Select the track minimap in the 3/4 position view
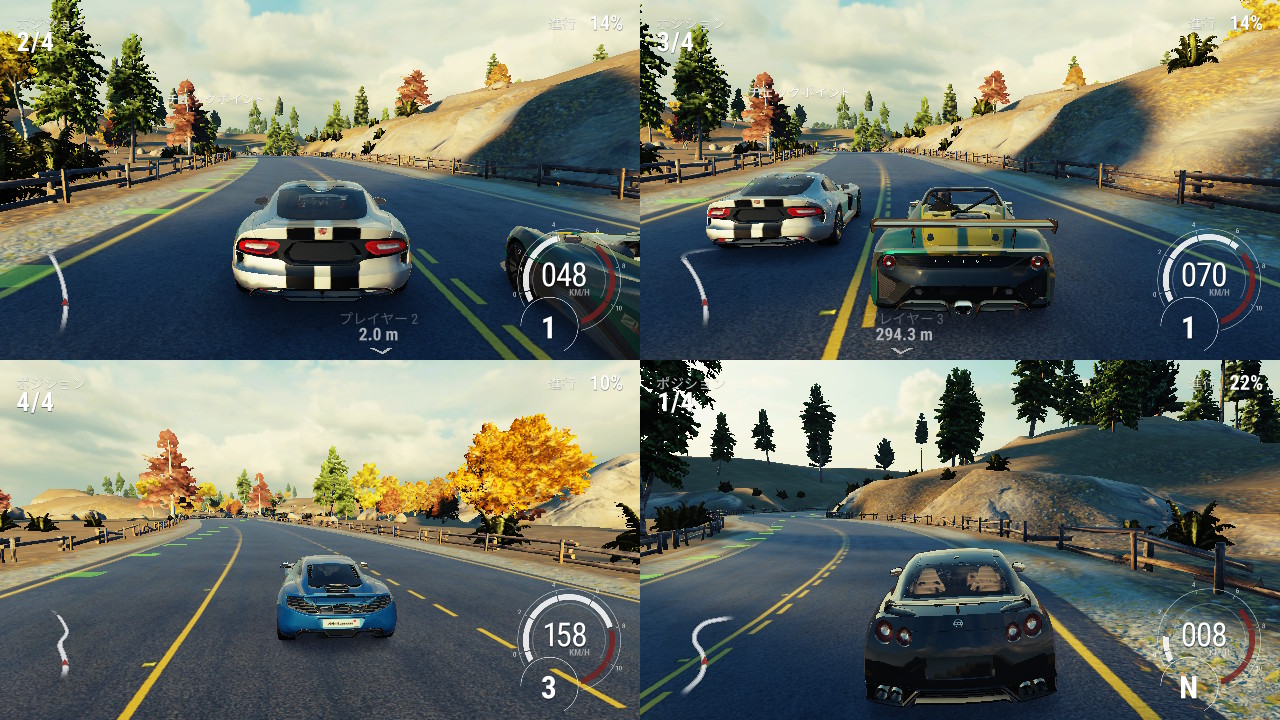This screenshot has height=720, width=1280. [698, 284]
